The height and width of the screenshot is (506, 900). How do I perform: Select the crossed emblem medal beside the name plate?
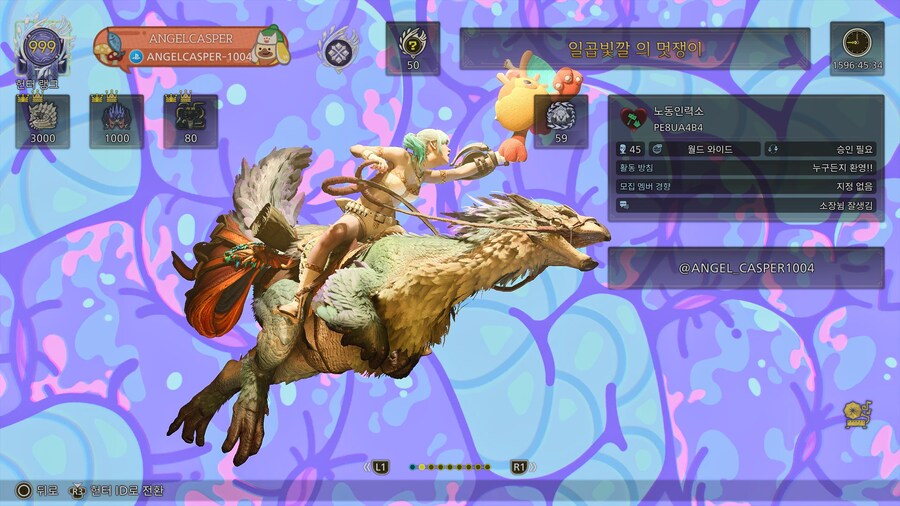pos(340,49)
